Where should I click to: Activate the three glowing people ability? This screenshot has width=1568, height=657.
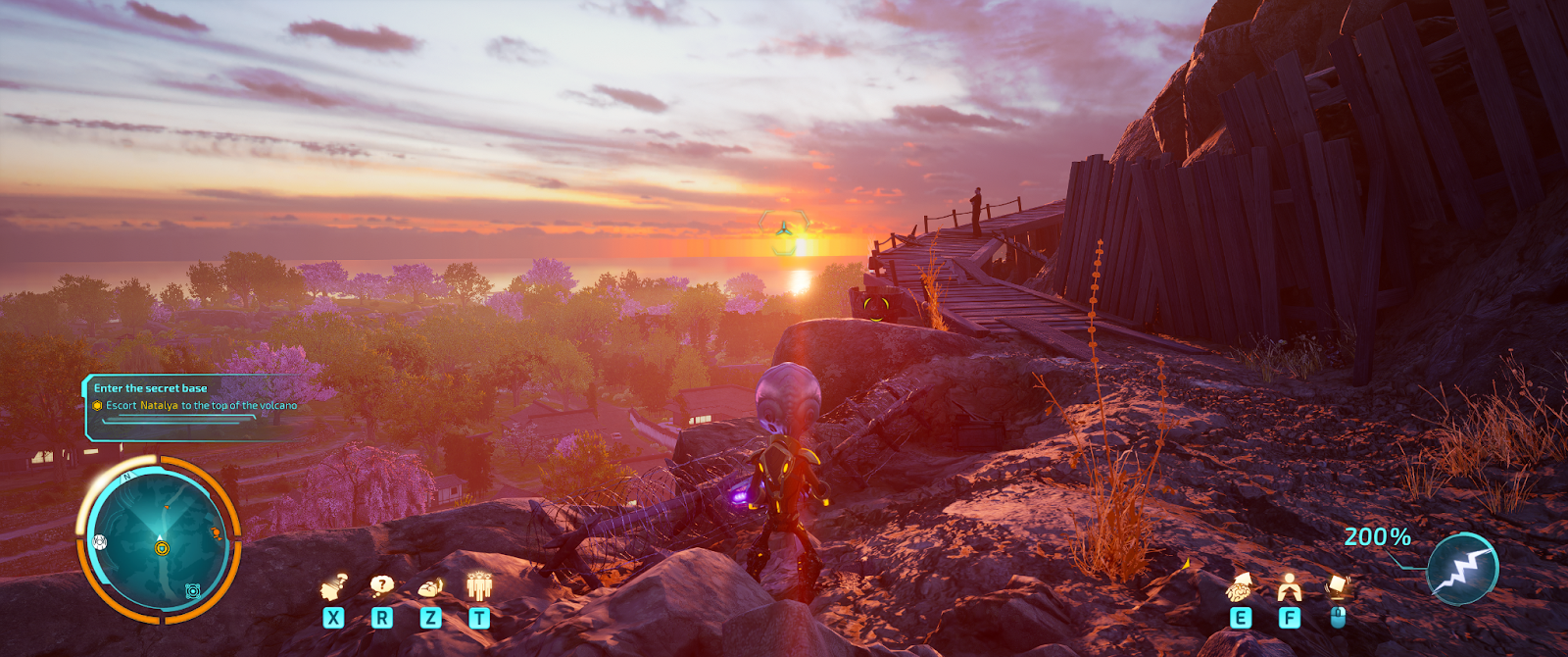point(478,585)
